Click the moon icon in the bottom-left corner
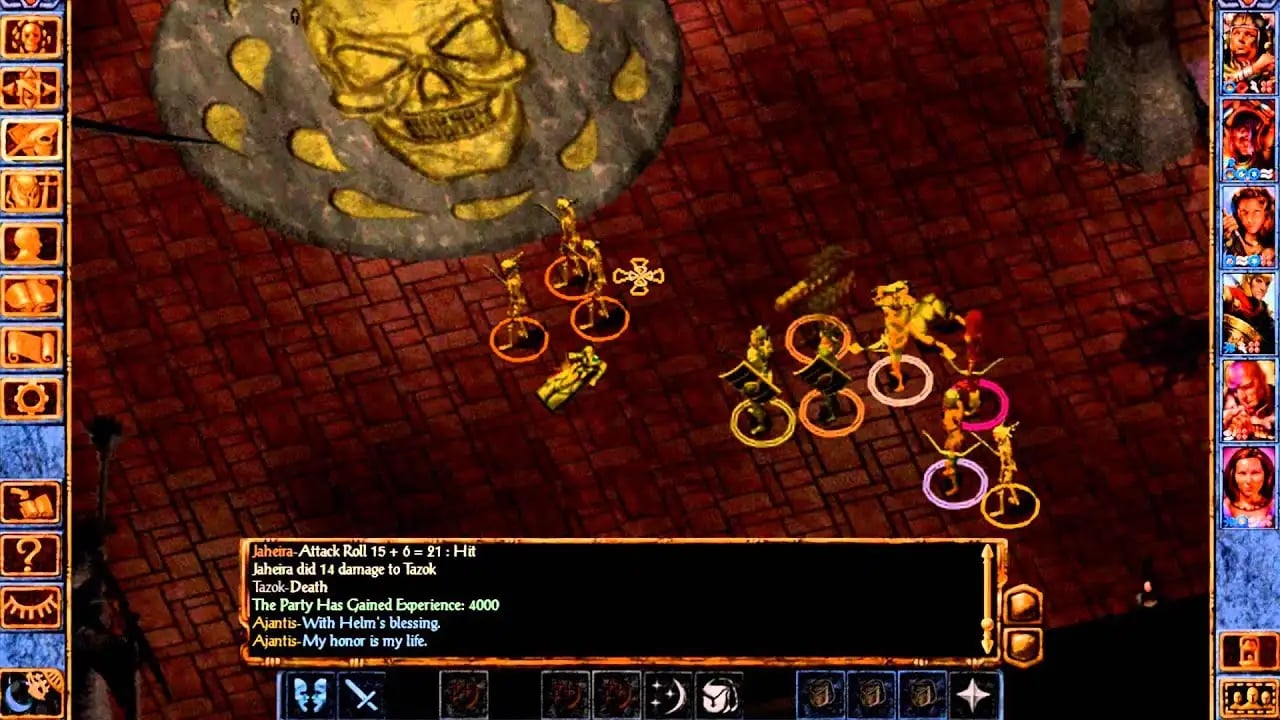Image resolution: width=1280 pixels, height=720 pixels. (x=30, y=690)
